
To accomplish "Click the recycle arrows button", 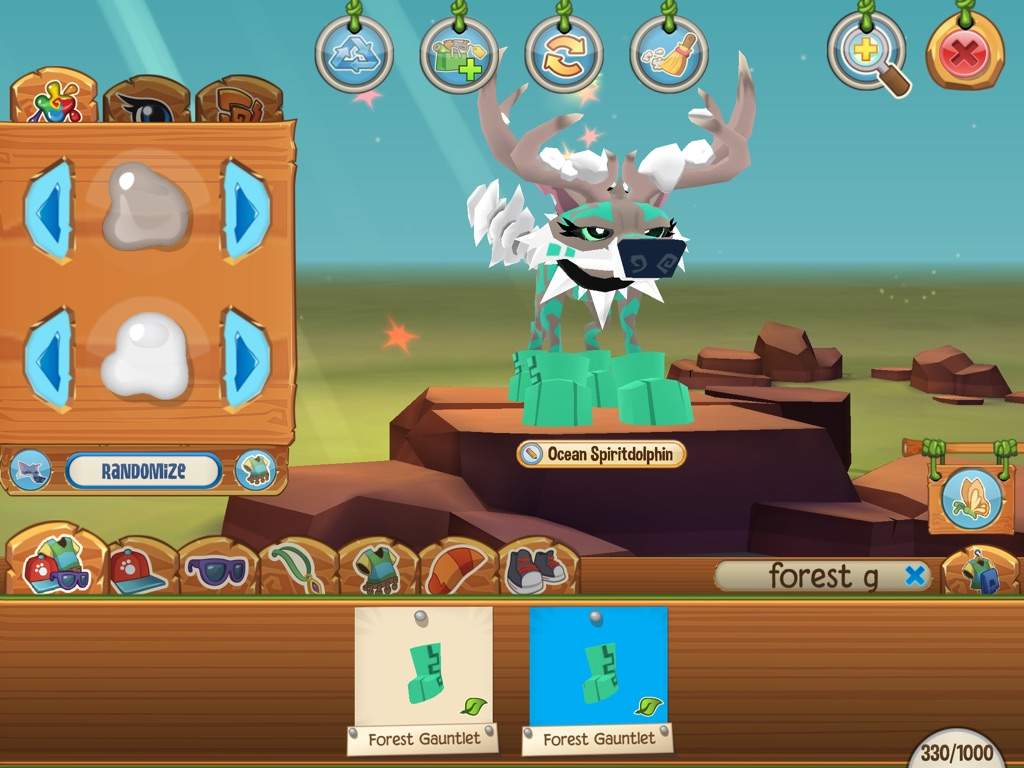I will pos(354,54).
